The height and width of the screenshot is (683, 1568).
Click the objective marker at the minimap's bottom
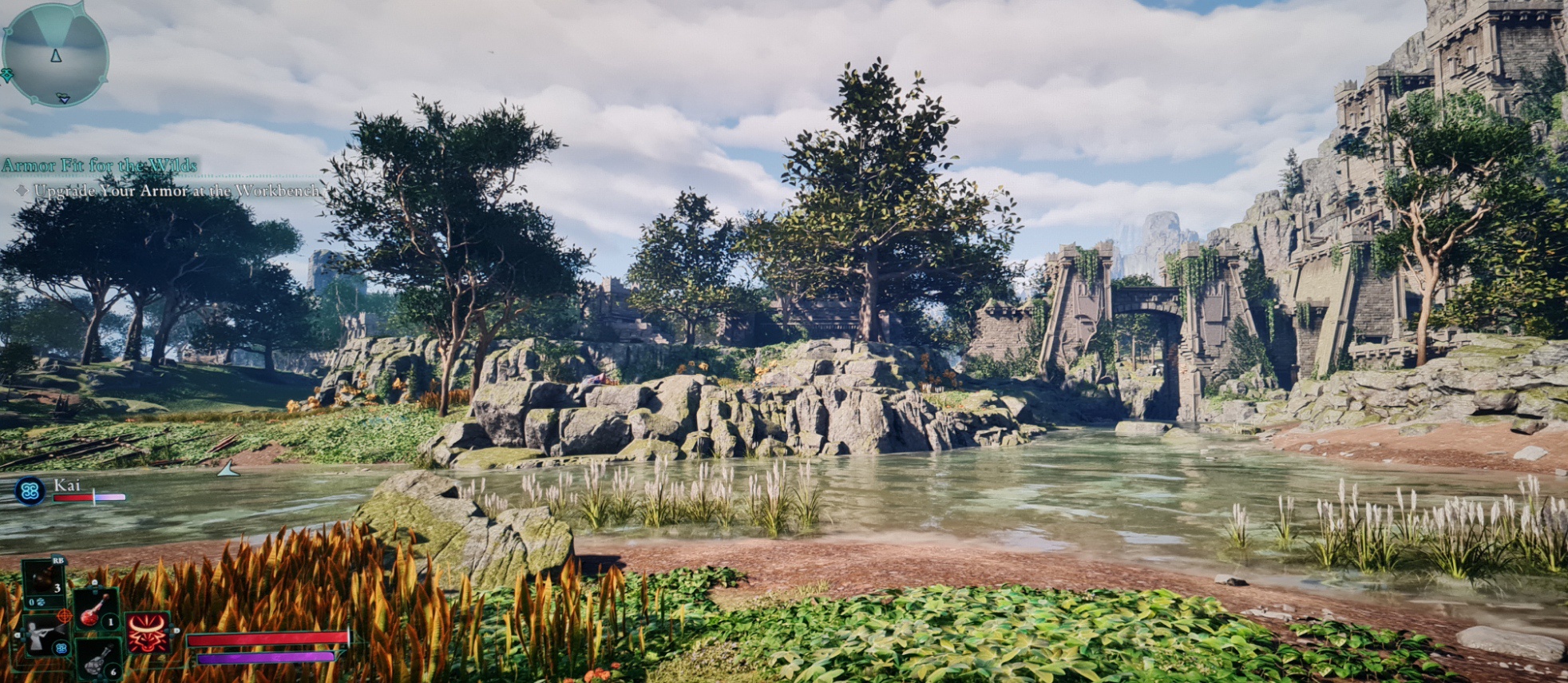[x=63, y=98]
